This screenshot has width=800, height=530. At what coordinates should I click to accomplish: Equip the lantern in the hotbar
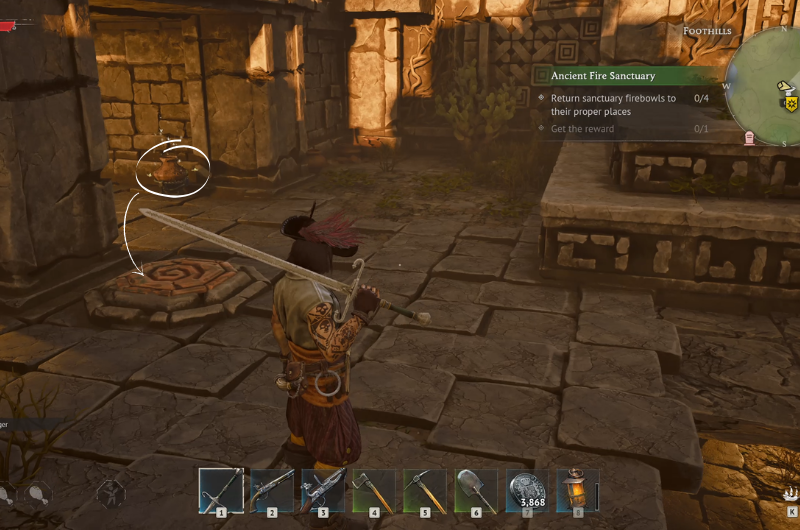[x=577, y=490]
